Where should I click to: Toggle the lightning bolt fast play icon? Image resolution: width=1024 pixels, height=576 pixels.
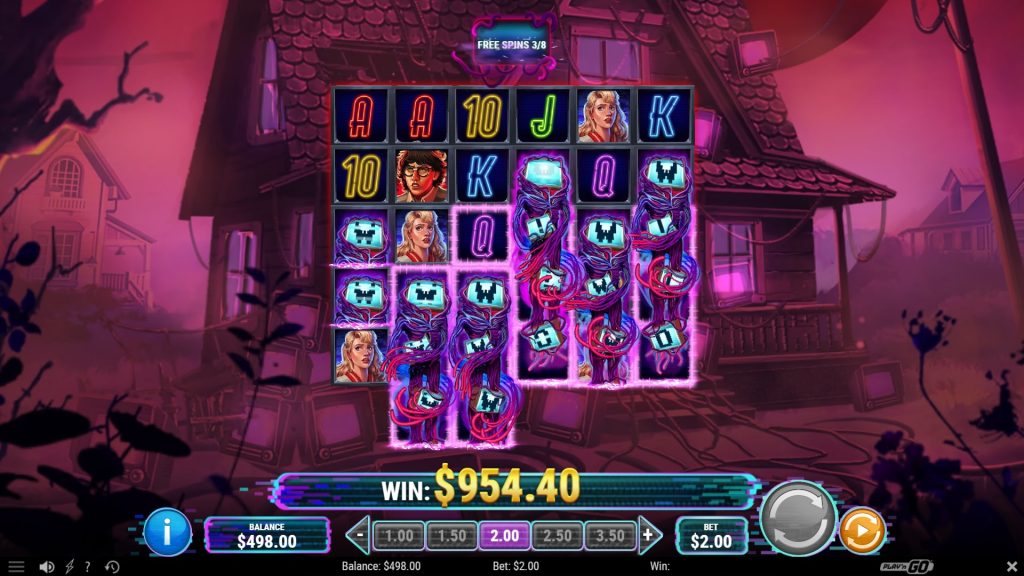(x=71, y=567)
